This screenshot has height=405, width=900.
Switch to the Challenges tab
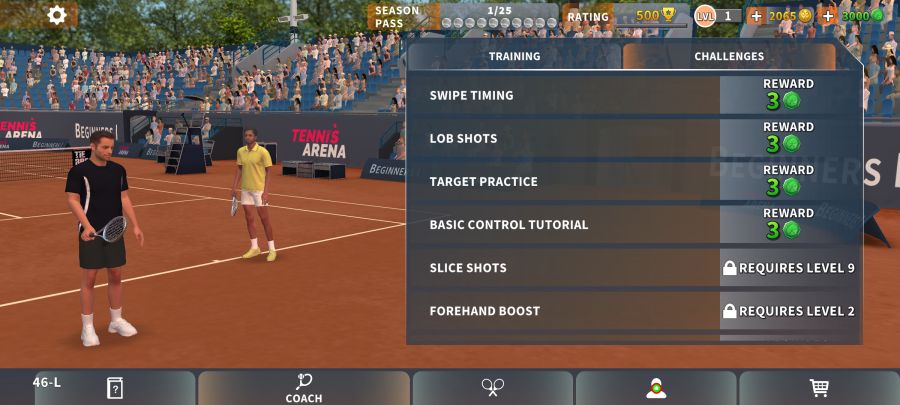(729, 57)
